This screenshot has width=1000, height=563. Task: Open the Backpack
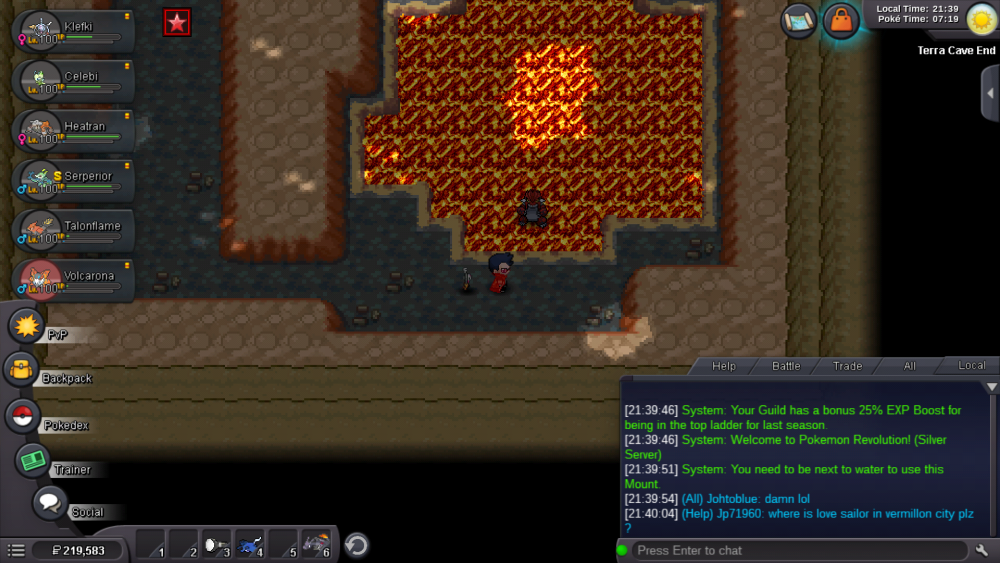coord(21,370)
